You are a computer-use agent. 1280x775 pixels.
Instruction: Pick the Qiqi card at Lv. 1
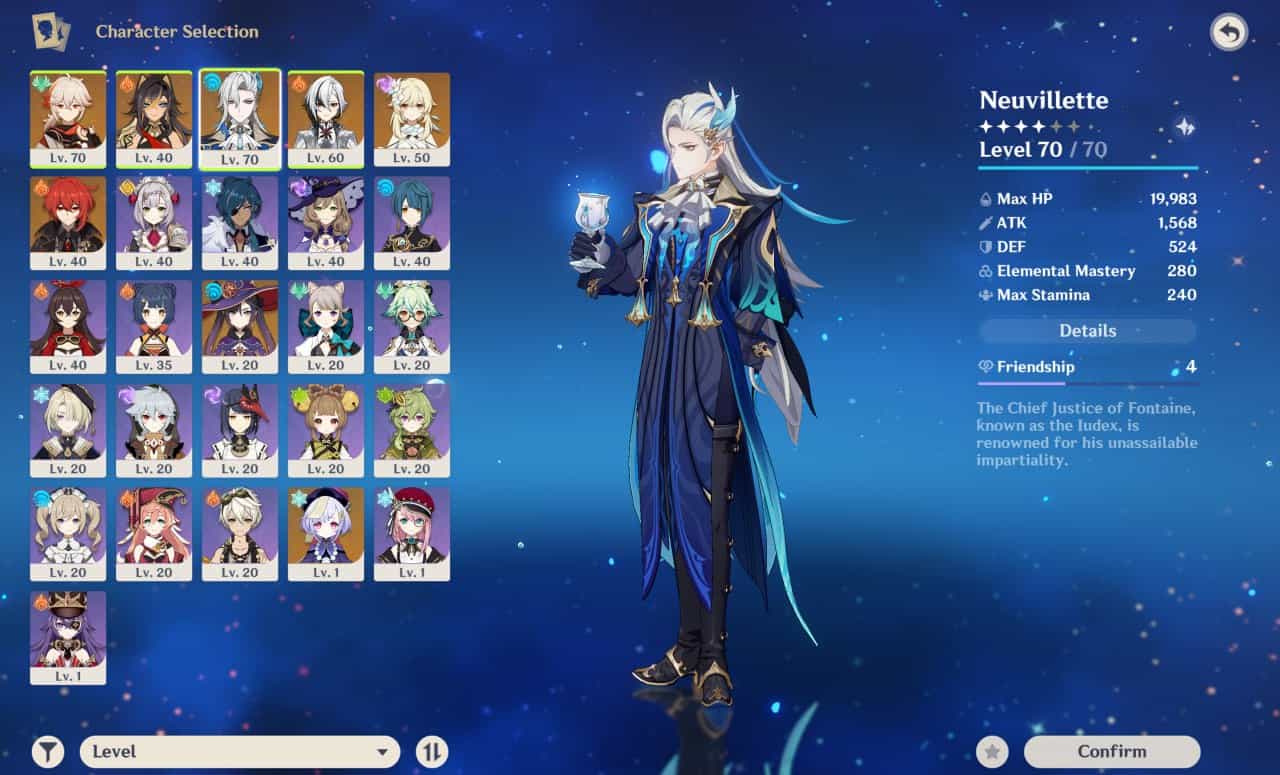pos(326,534)
